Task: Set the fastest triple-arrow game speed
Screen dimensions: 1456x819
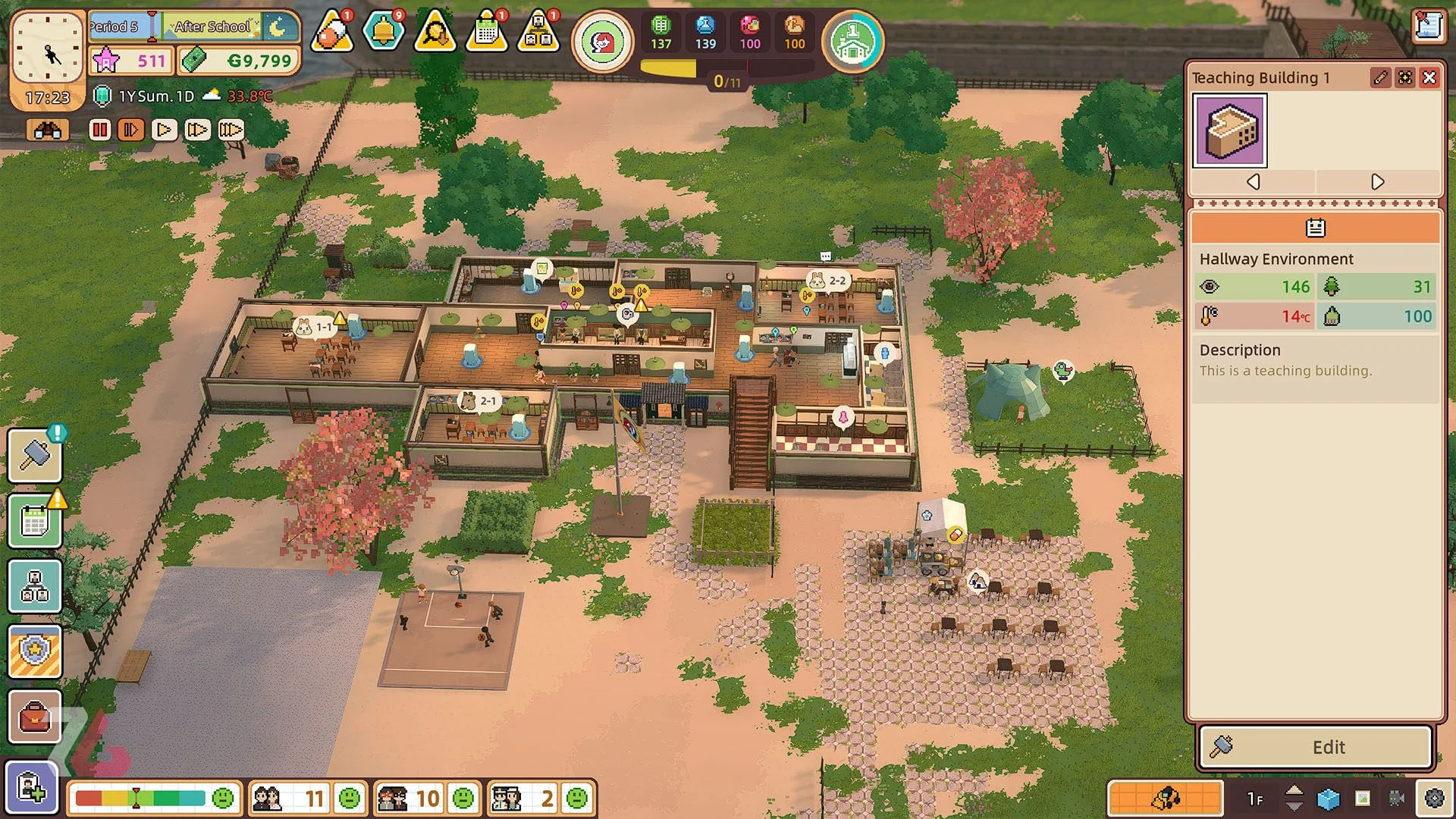Action: 231,130
